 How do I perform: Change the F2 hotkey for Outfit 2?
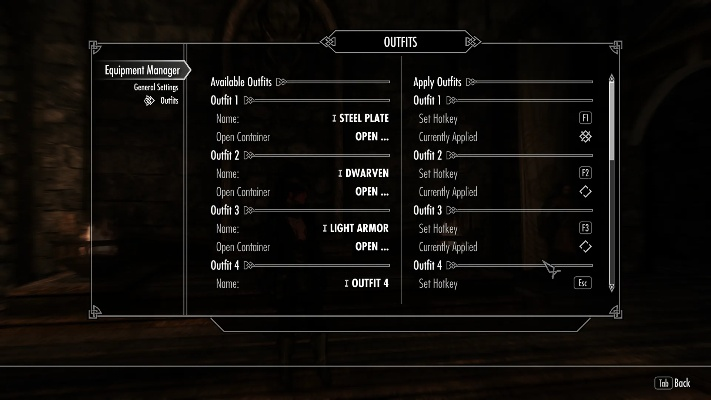point(585,173)
